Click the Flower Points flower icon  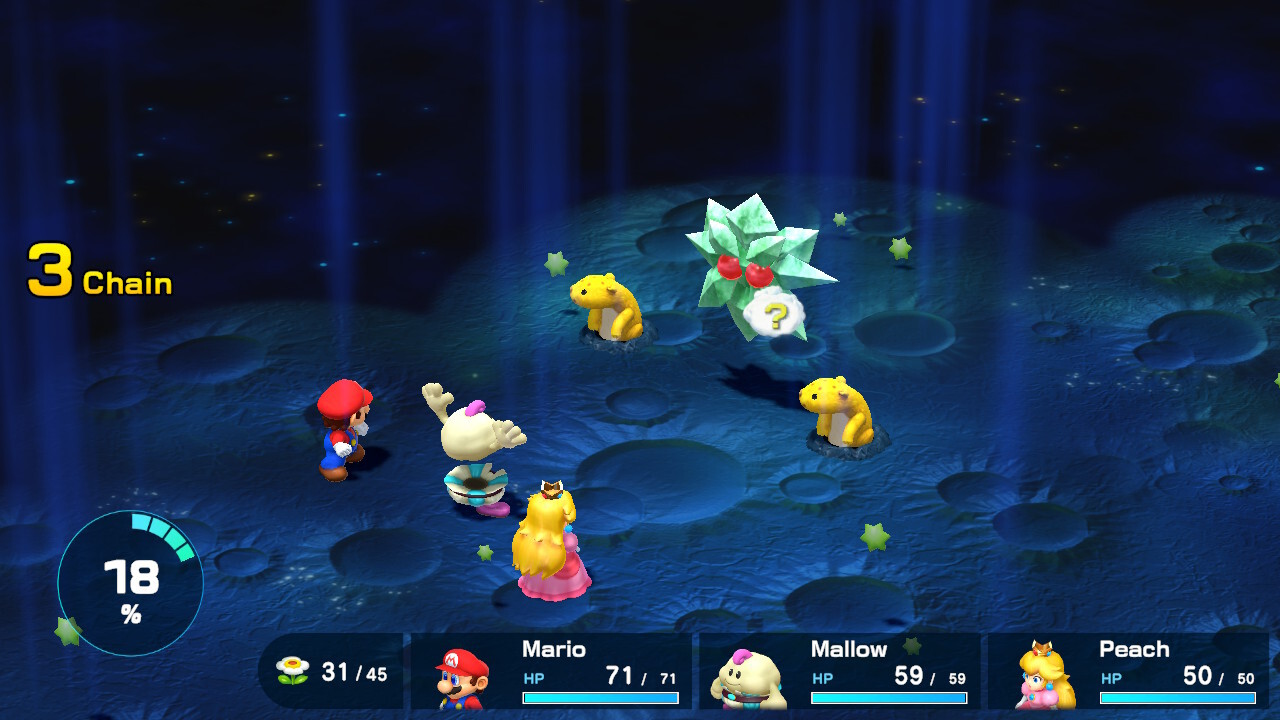(x=293, y=671)
